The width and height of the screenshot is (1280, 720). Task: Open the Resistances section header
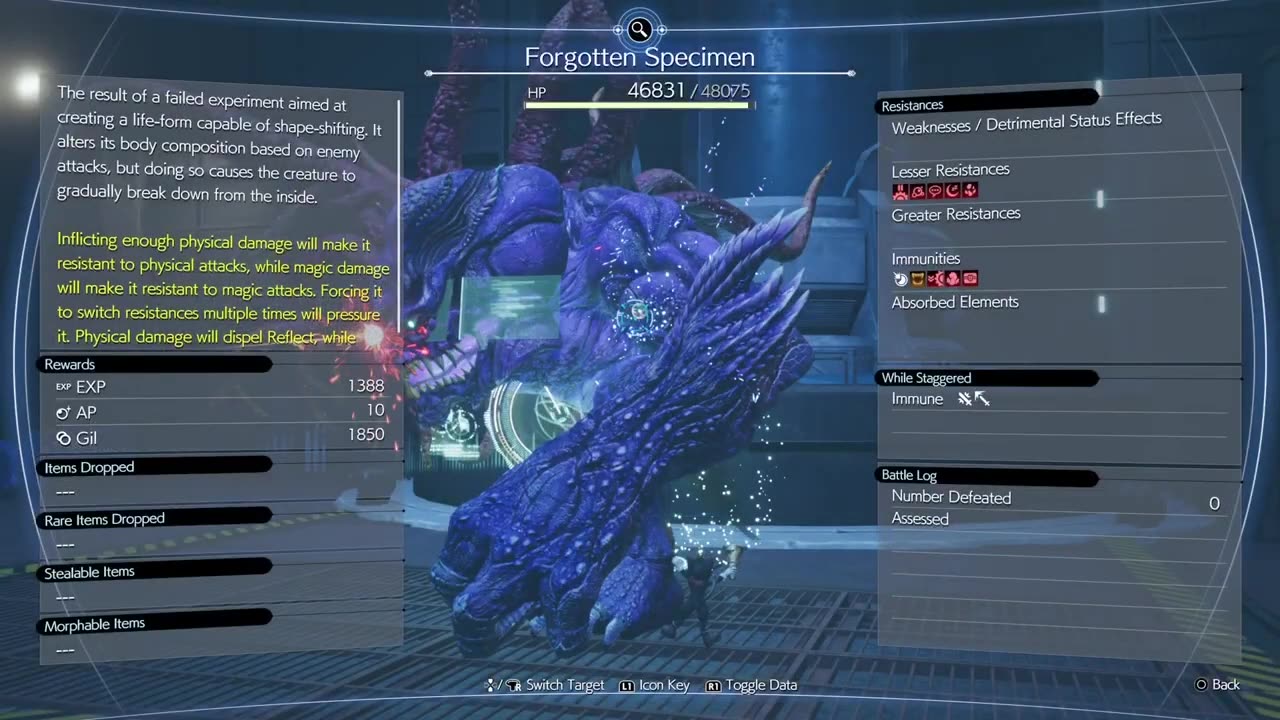tap(912, 105)
